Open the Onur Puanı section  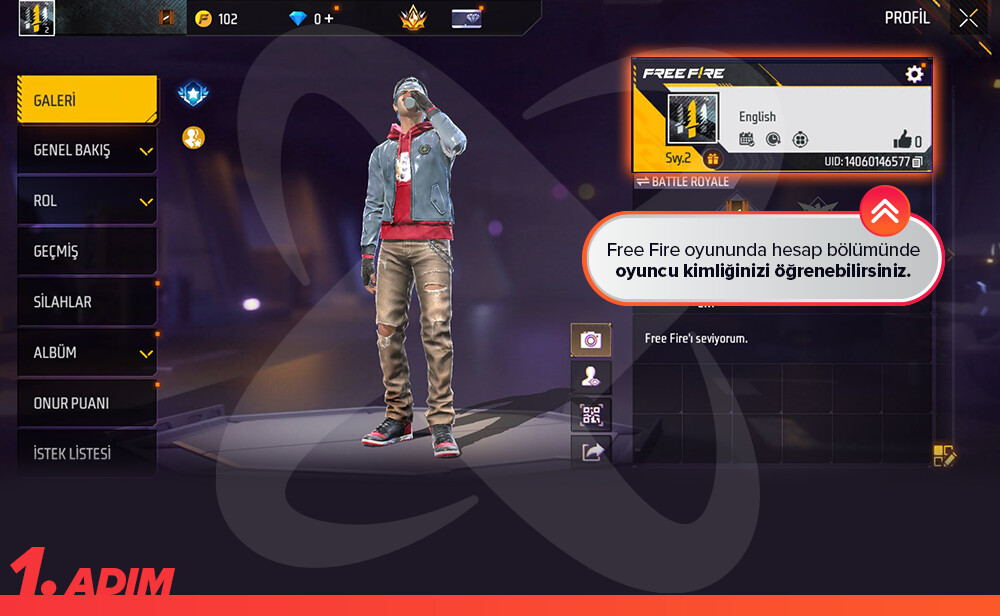pyautogui.click(x=86, y=403)
